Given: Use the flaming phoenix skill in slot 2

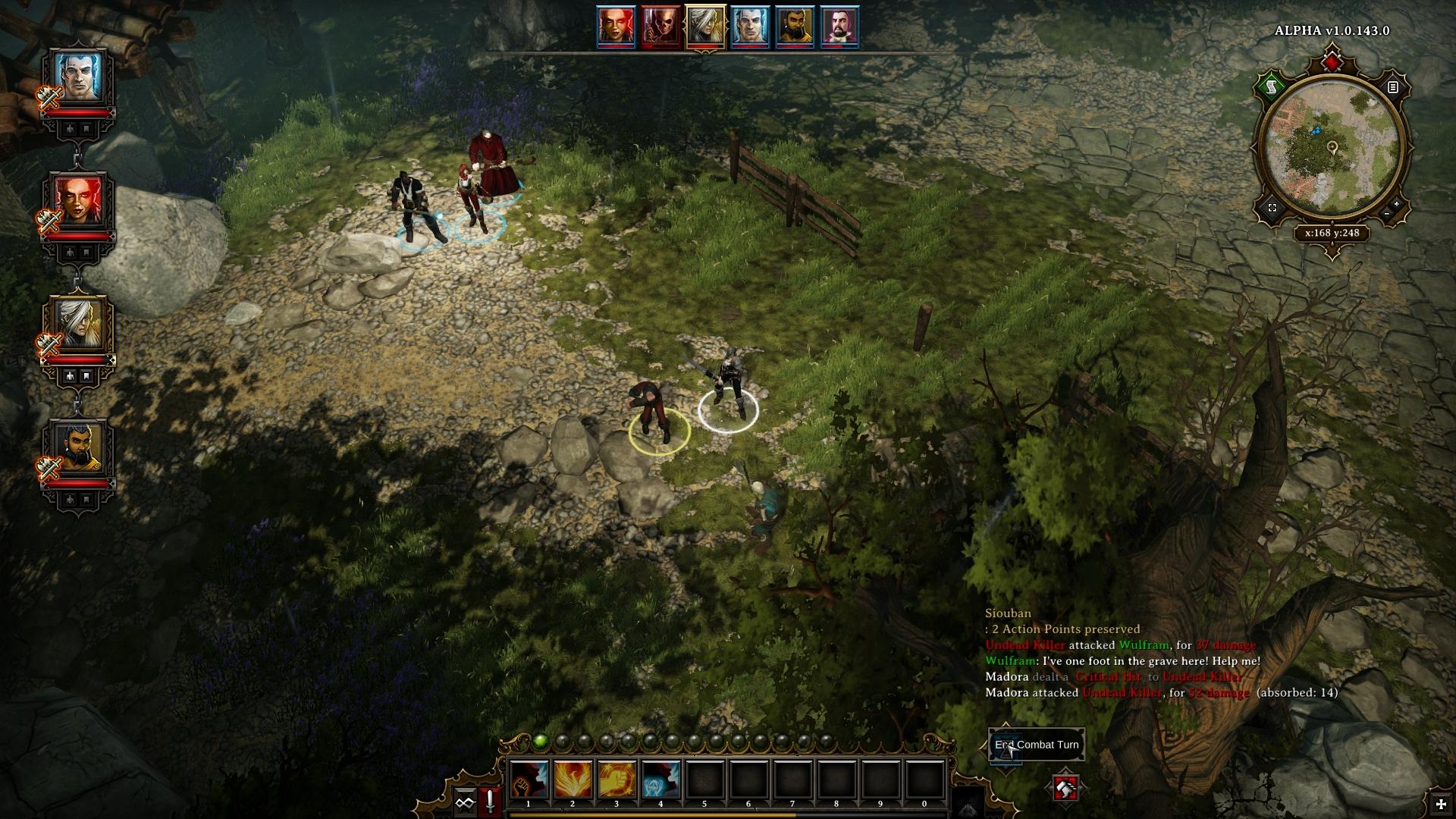Looking at the screenshot, I should click(x=573, y=779).
